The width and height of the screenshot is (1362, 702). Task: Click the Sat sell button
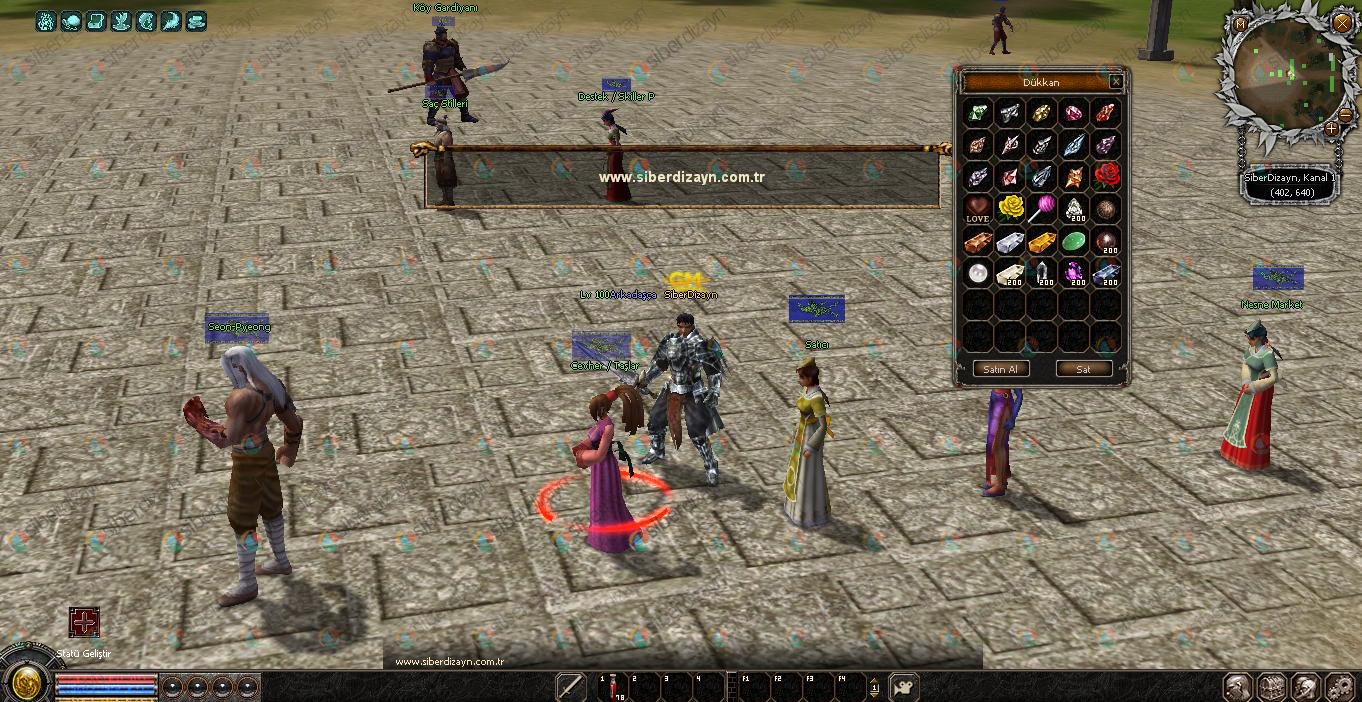(x=1083, y=369)
